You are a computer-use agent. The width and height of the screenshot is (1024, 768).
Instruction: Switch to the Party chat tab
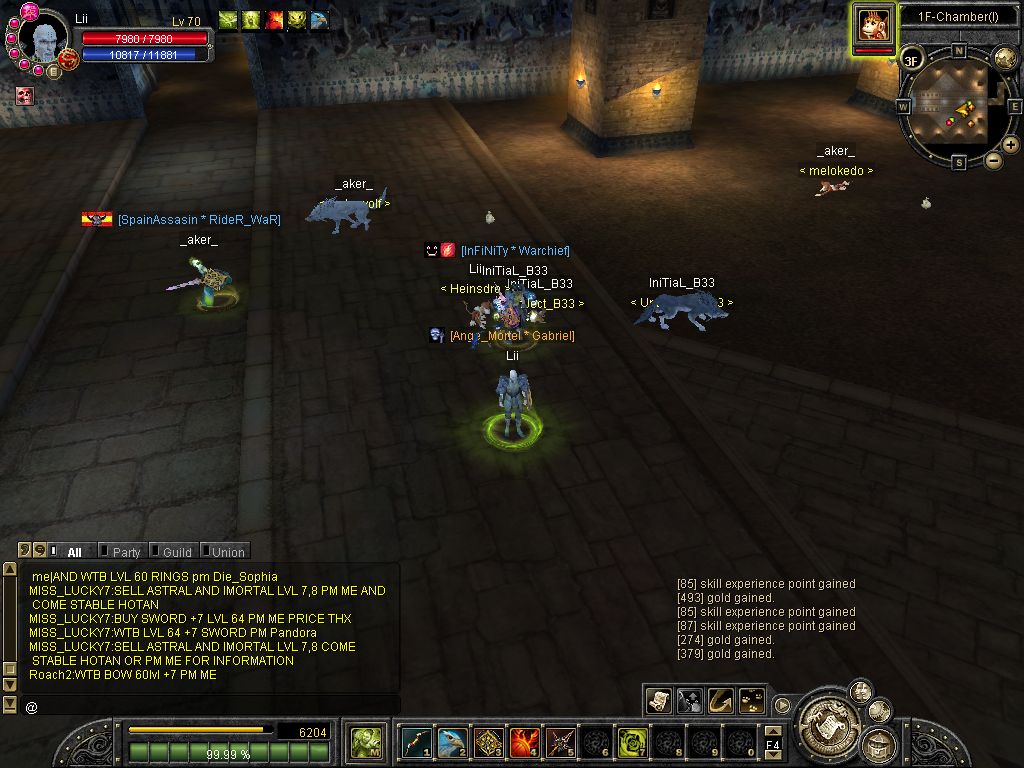coord(125,551)
